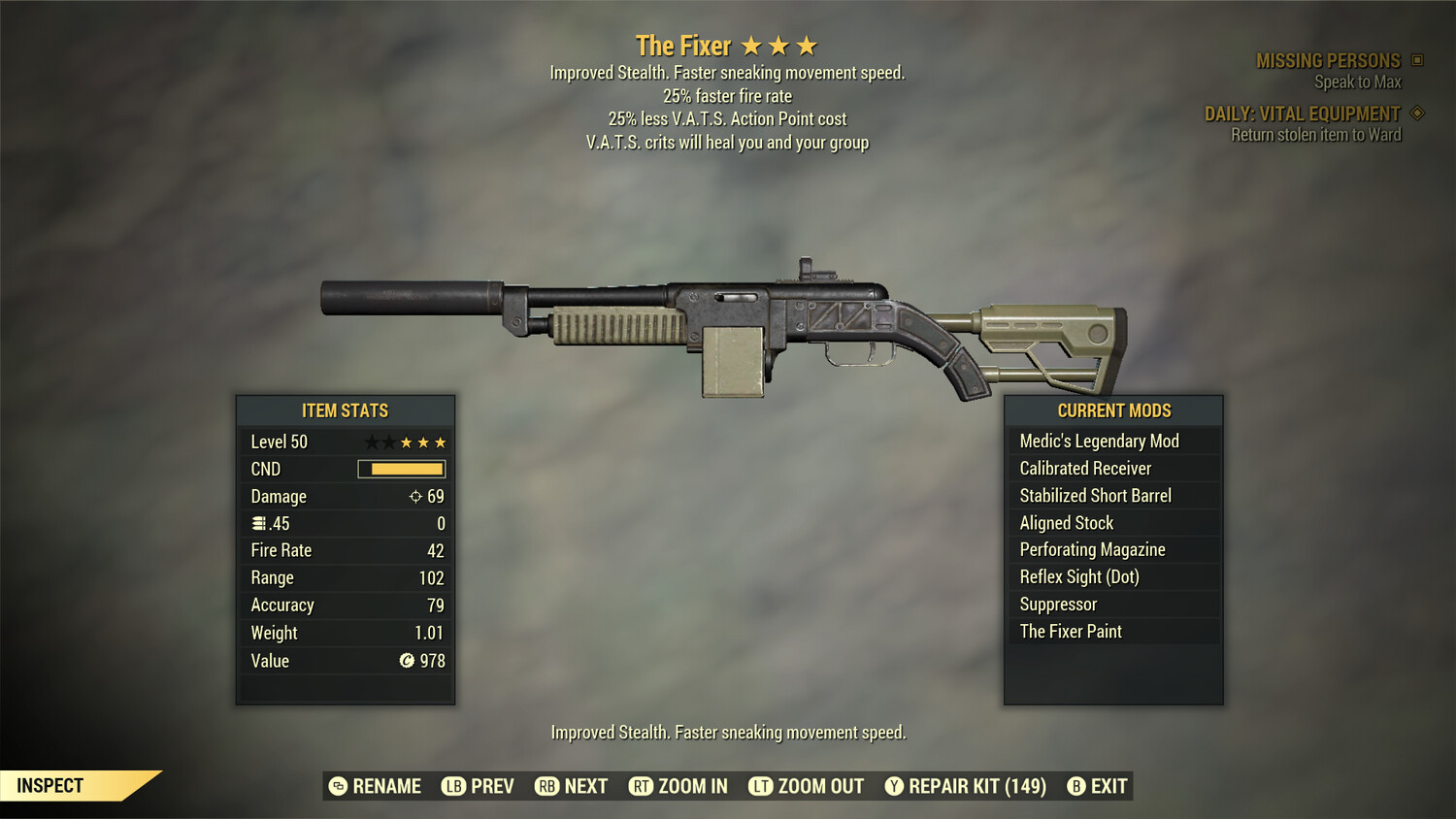Click the LT icon beside ZOOM OUT

761,786
